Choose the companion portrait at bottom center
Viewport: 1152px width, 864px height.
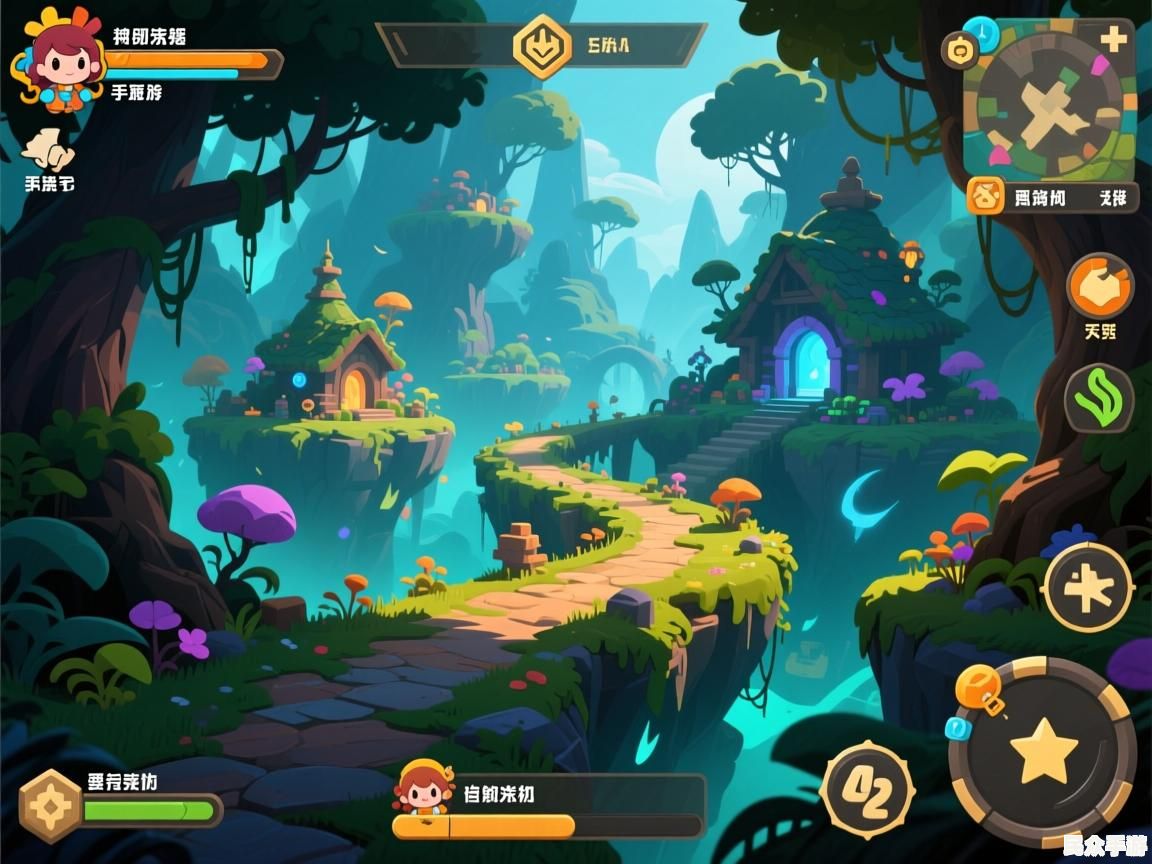pyautogui.click(x=424, y=788)
